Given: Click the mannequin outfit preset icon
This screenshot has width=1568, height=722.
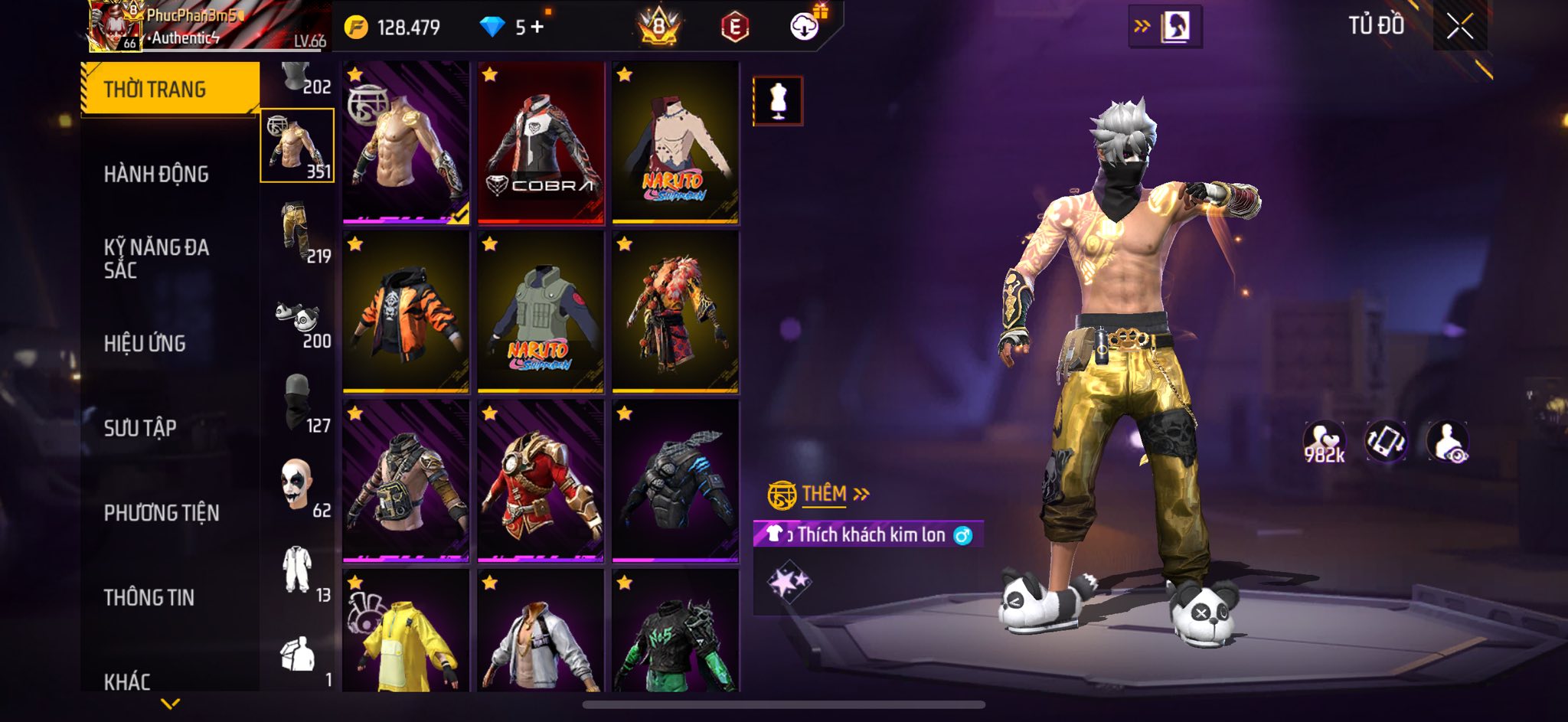Looking at the screenshot, I should [778, 100].
